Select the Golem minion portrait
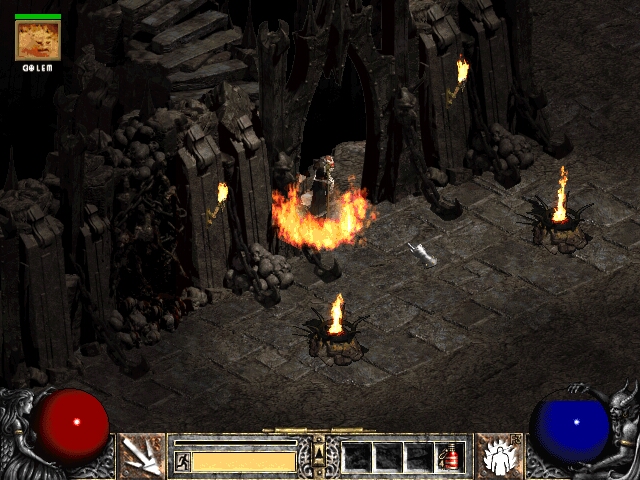 pos(38,40)
